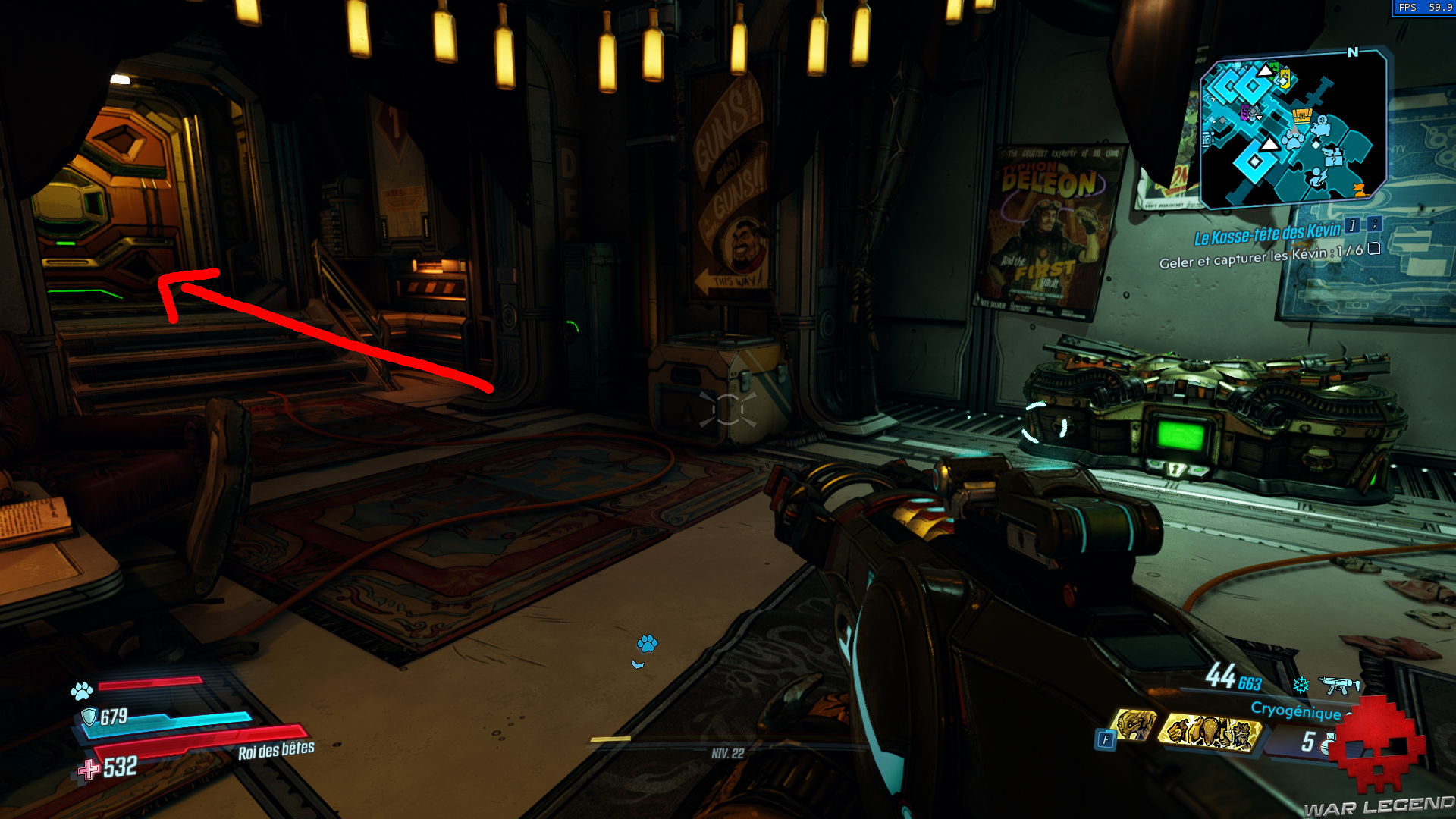Image resolution: width=1456 pixels, height=819 pixels.
Task: Click the golden treasure chest icon on minimap
Action: [1301, 115]
